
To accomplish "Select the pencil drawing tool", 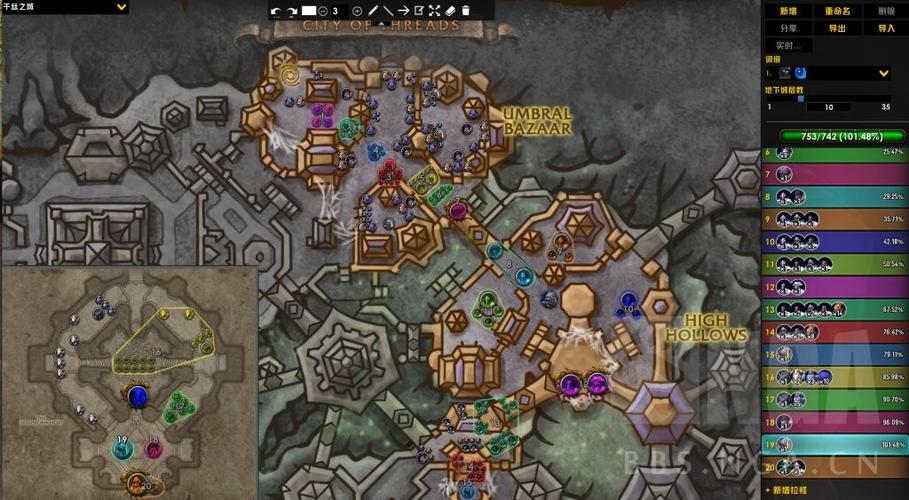I will (373, 11).
